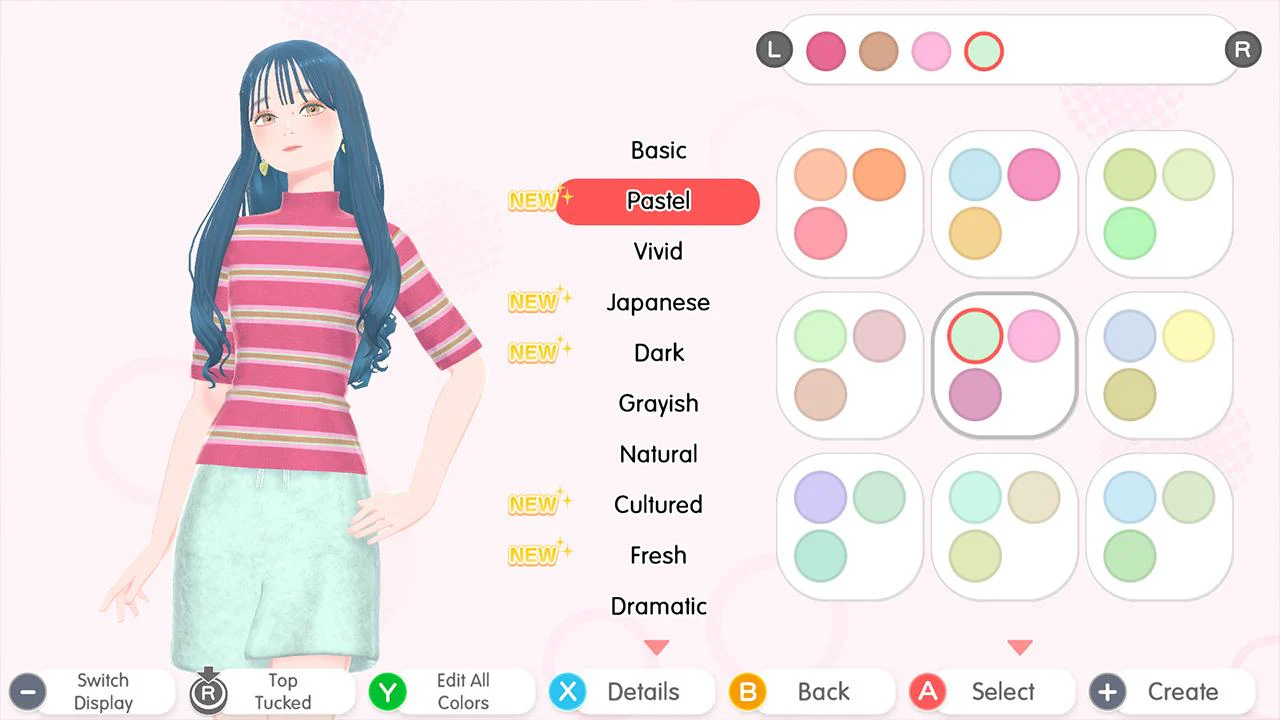Click the orange B button icon
The height and width of the screenshot is (720, 1280).
(x=747, y=691)
